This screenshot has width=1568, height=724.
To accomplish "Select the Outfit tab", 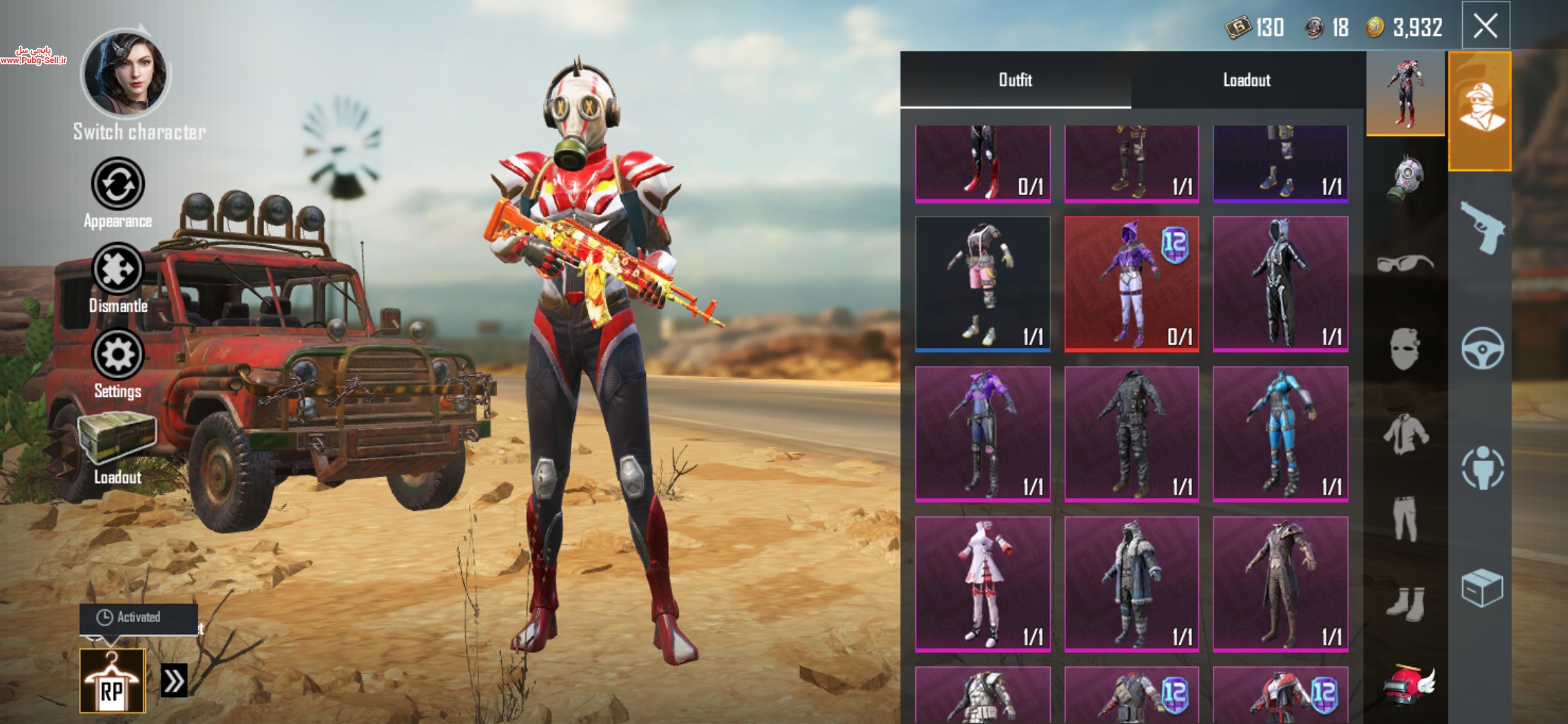I will 1015,80.
